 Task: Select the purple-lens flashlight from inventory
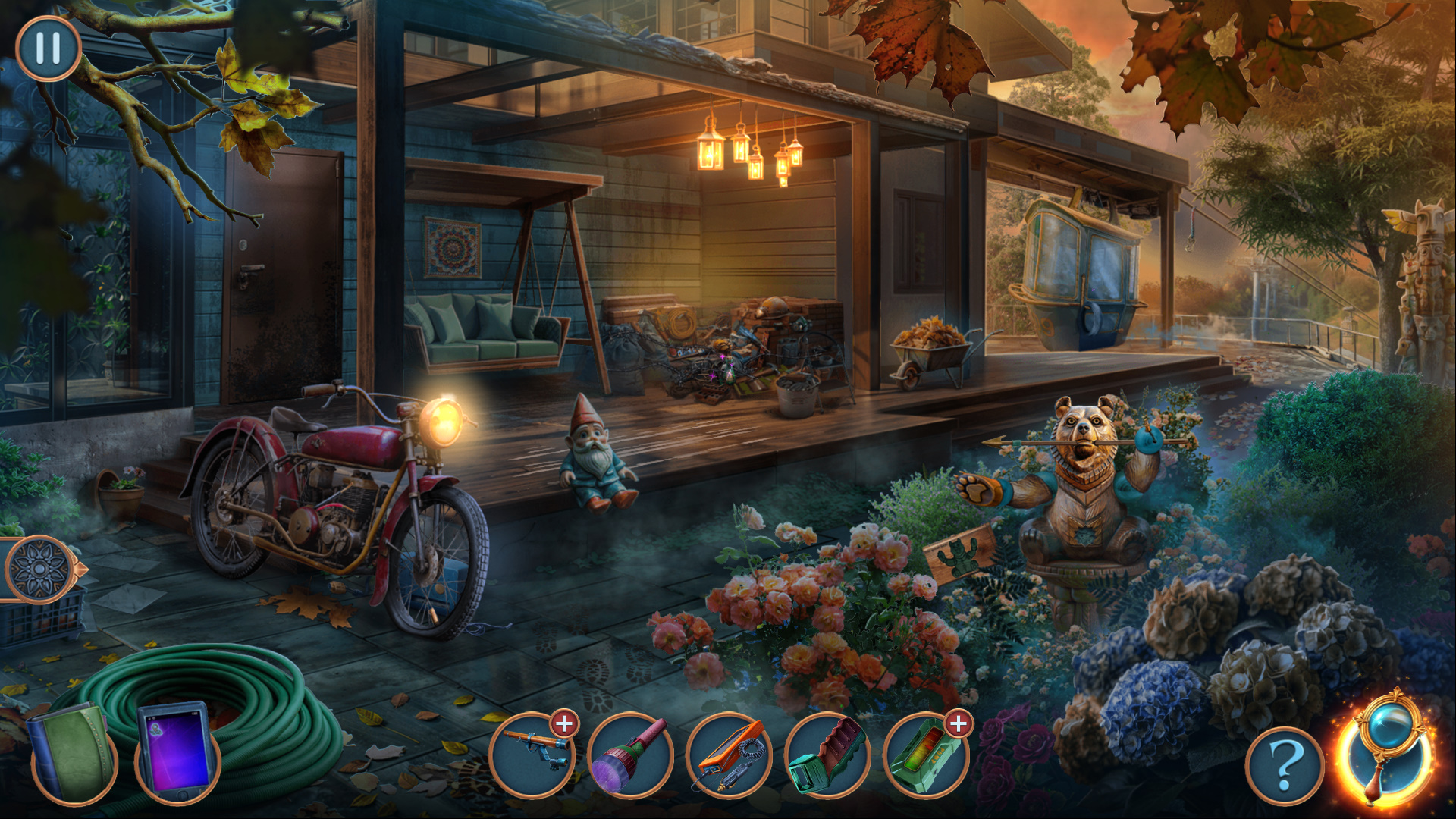tap(631, 754)
